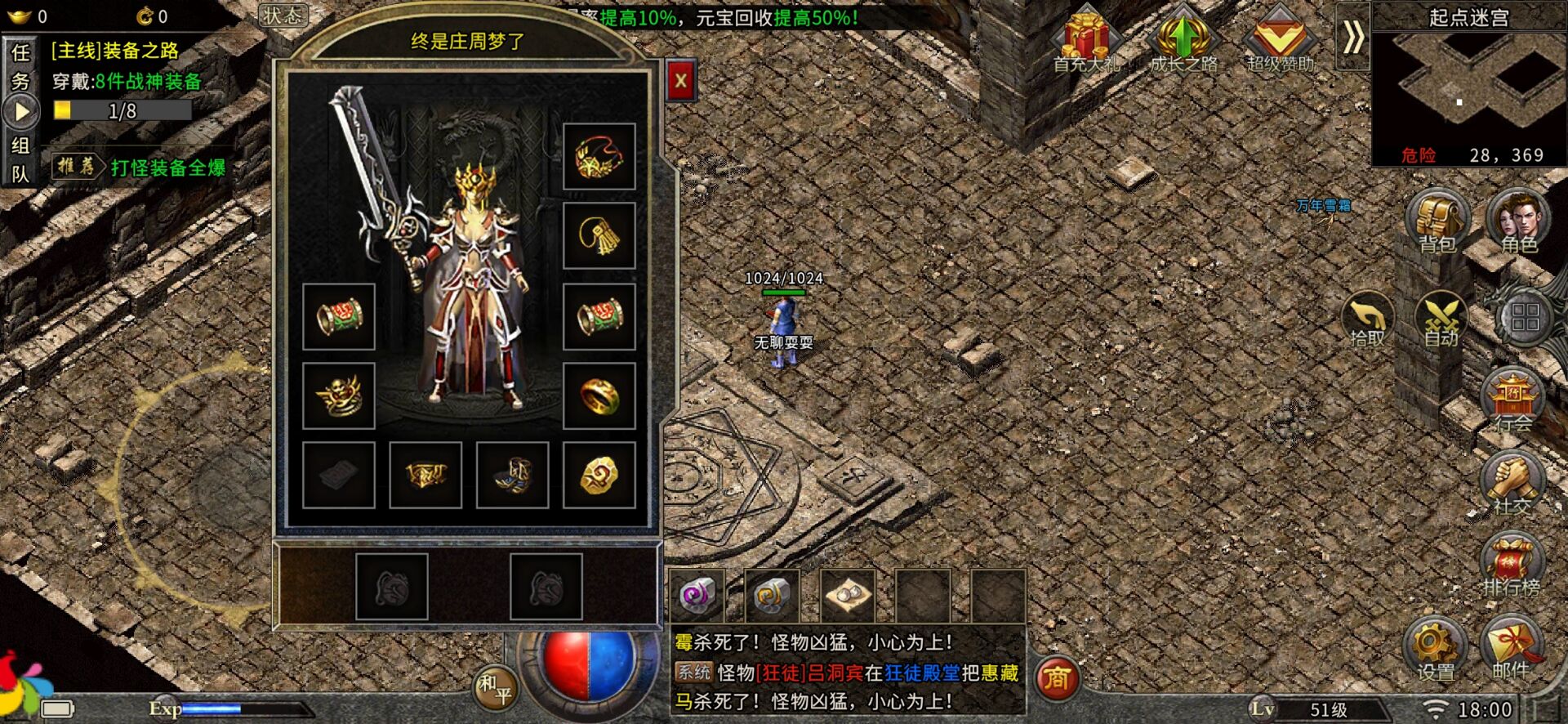
Task: Select the 任务 quest tab
Action: pyautogui.click(x=20, y=67)
